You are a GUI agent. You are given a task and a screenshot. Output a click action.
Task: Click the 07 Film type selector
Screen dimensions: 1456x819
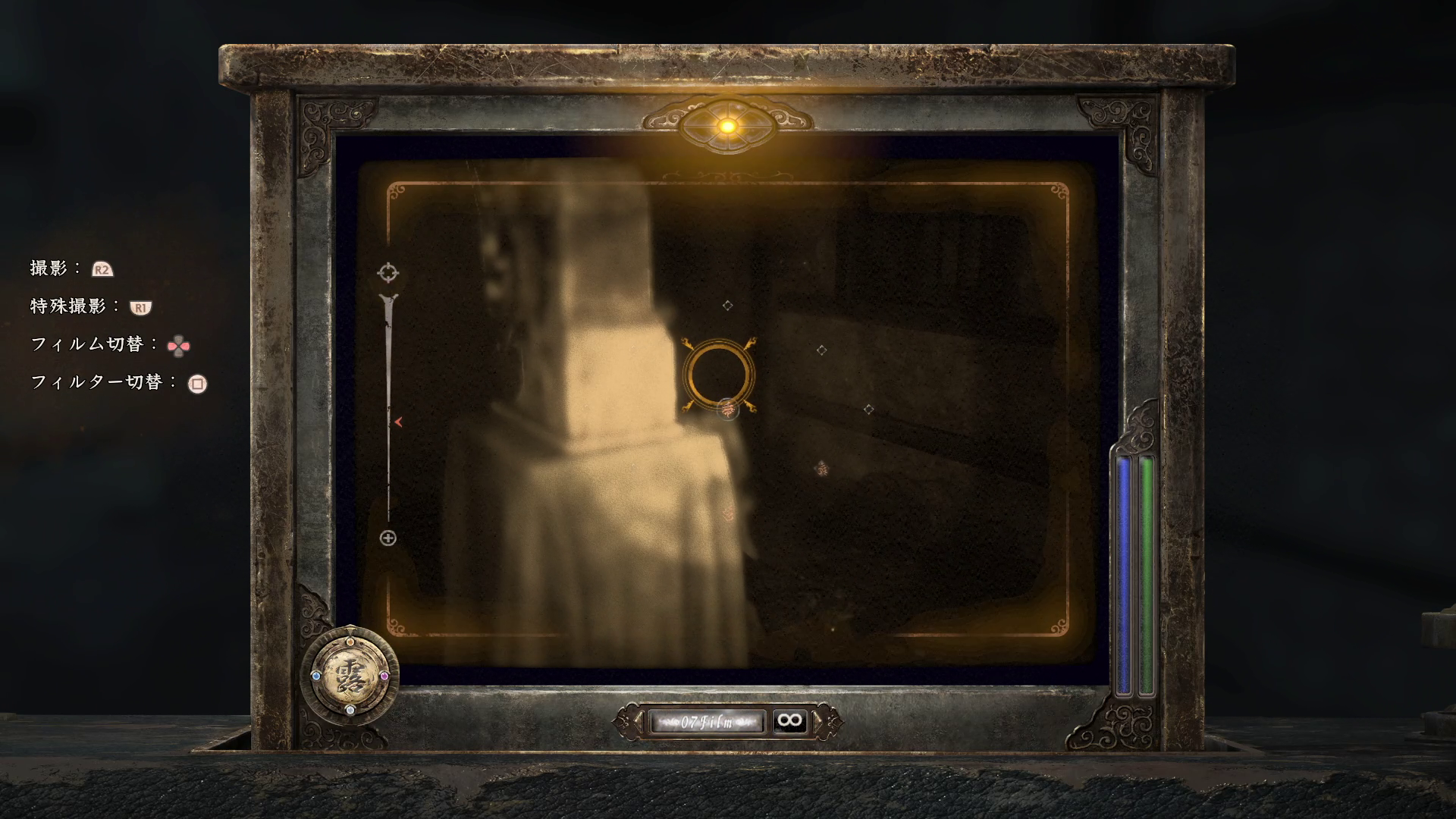[x=707, y=721]
